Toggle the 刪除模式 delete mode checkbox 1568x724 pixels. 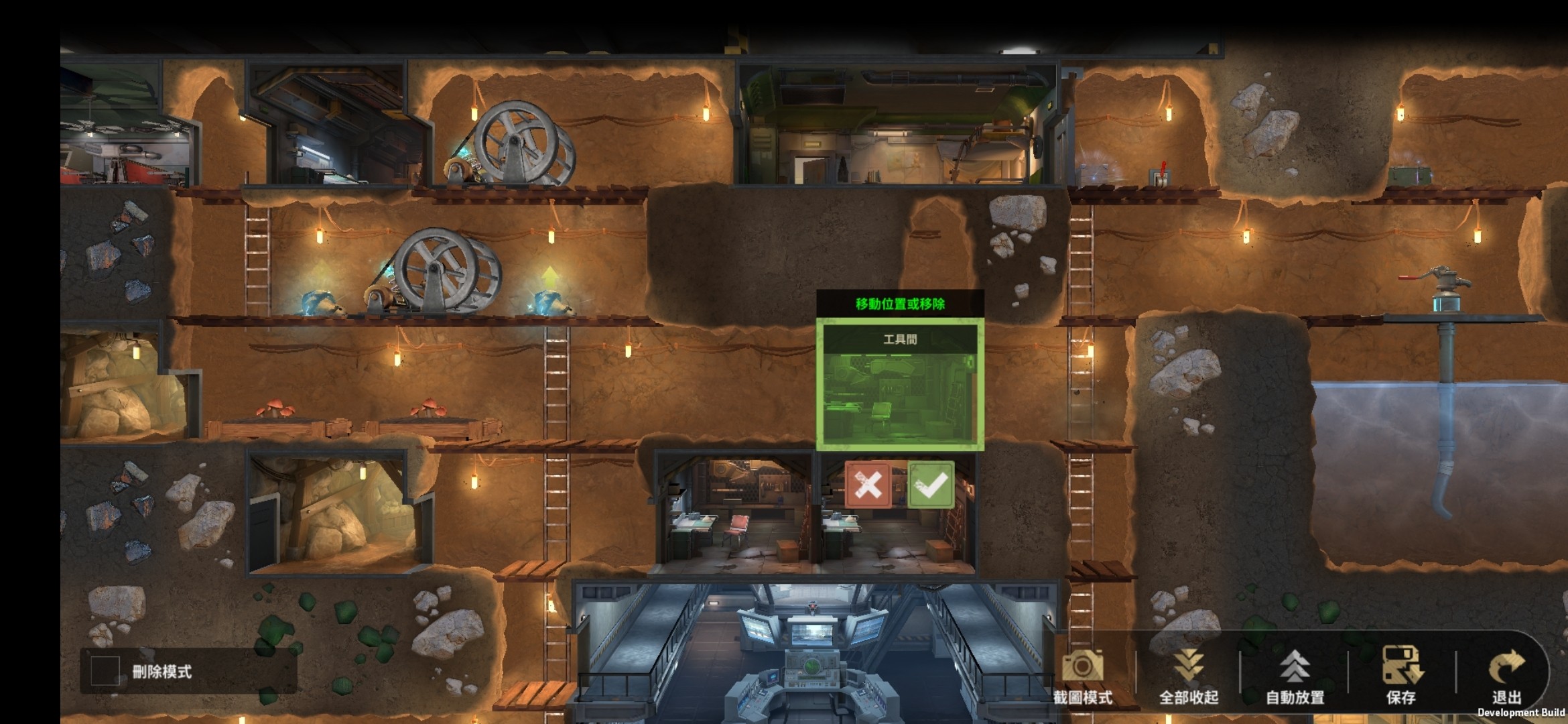[105, 670]
